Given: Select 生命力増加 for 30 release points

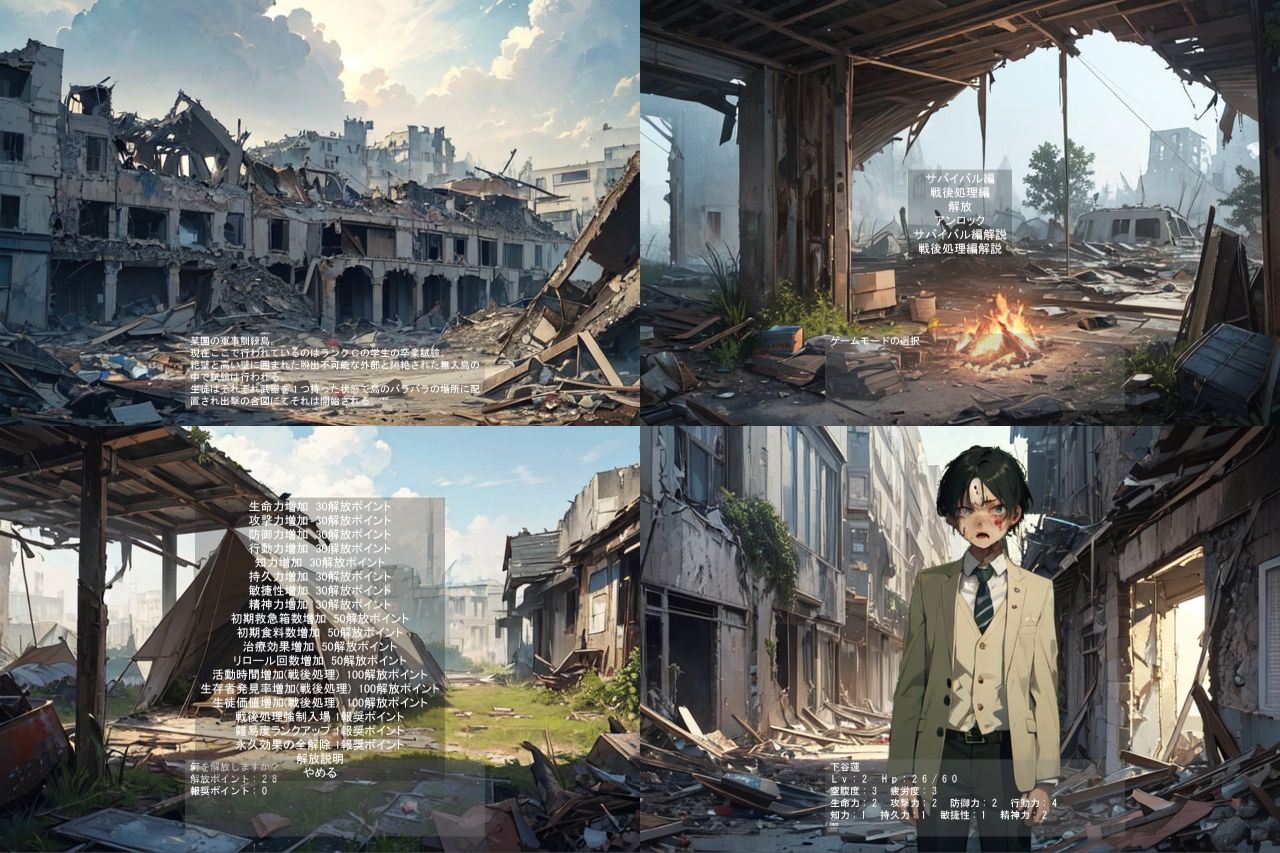Looking at the screenshot, I should tap(320, 506).
